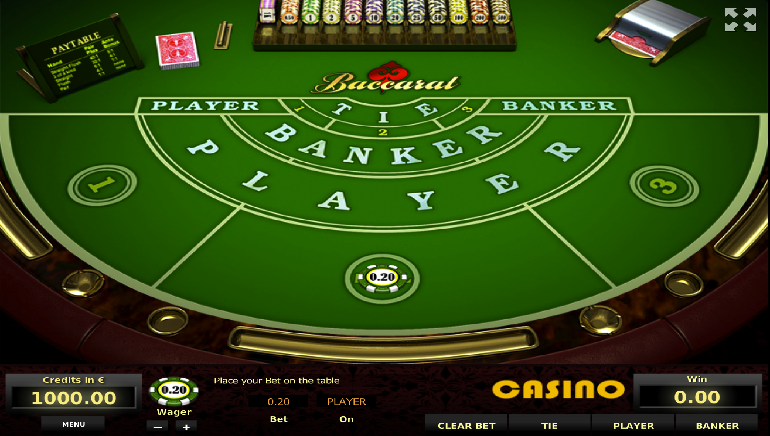The width and height of the screenshot is (770, 436).
Task: Toggle fullscreen with the arrows icon
Action: pos(740,19)
